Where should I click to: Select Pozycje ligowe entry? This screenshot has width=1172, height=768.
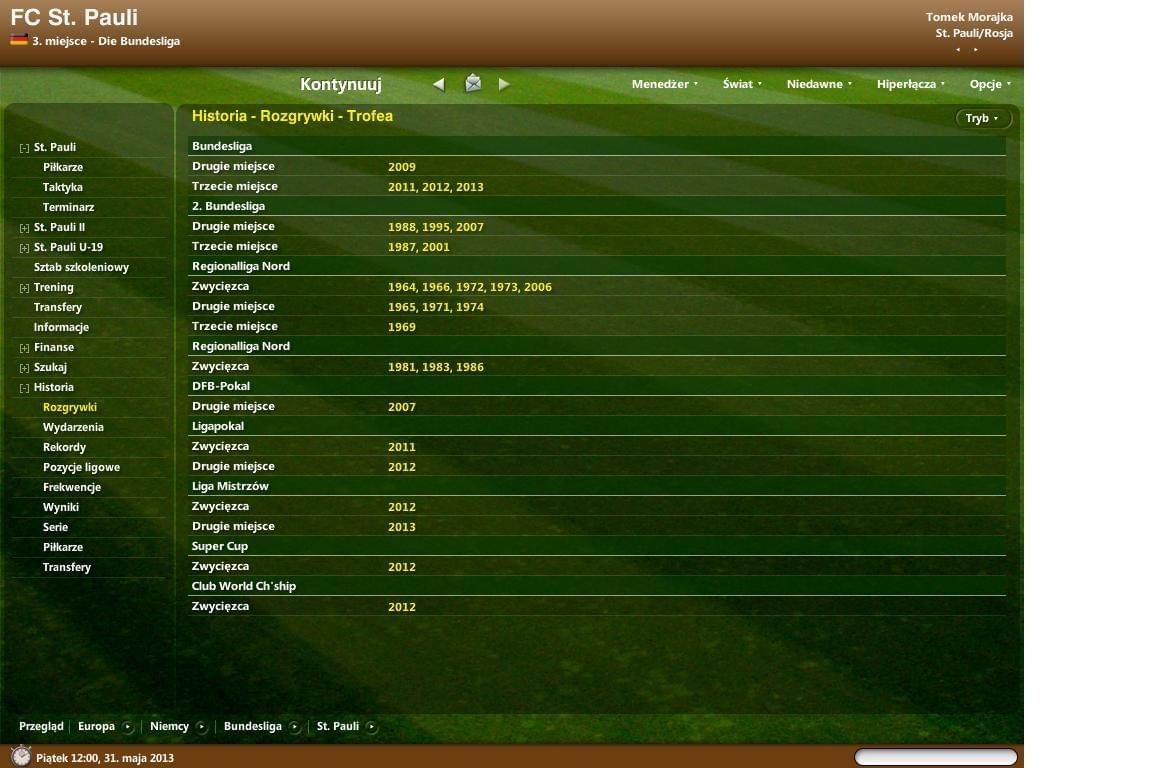click(81, 467)
